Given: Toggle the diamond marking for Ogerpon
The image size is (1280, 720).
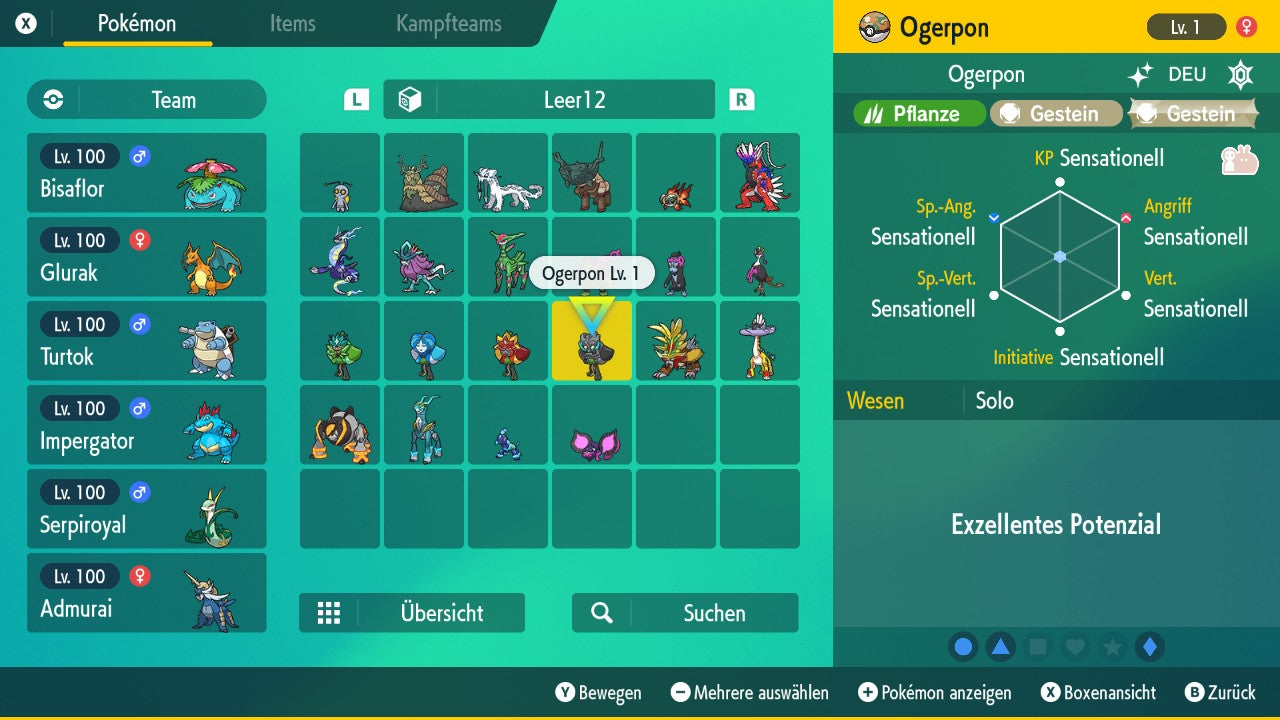Looking at the screenshot, I should tap(1149, 647).
